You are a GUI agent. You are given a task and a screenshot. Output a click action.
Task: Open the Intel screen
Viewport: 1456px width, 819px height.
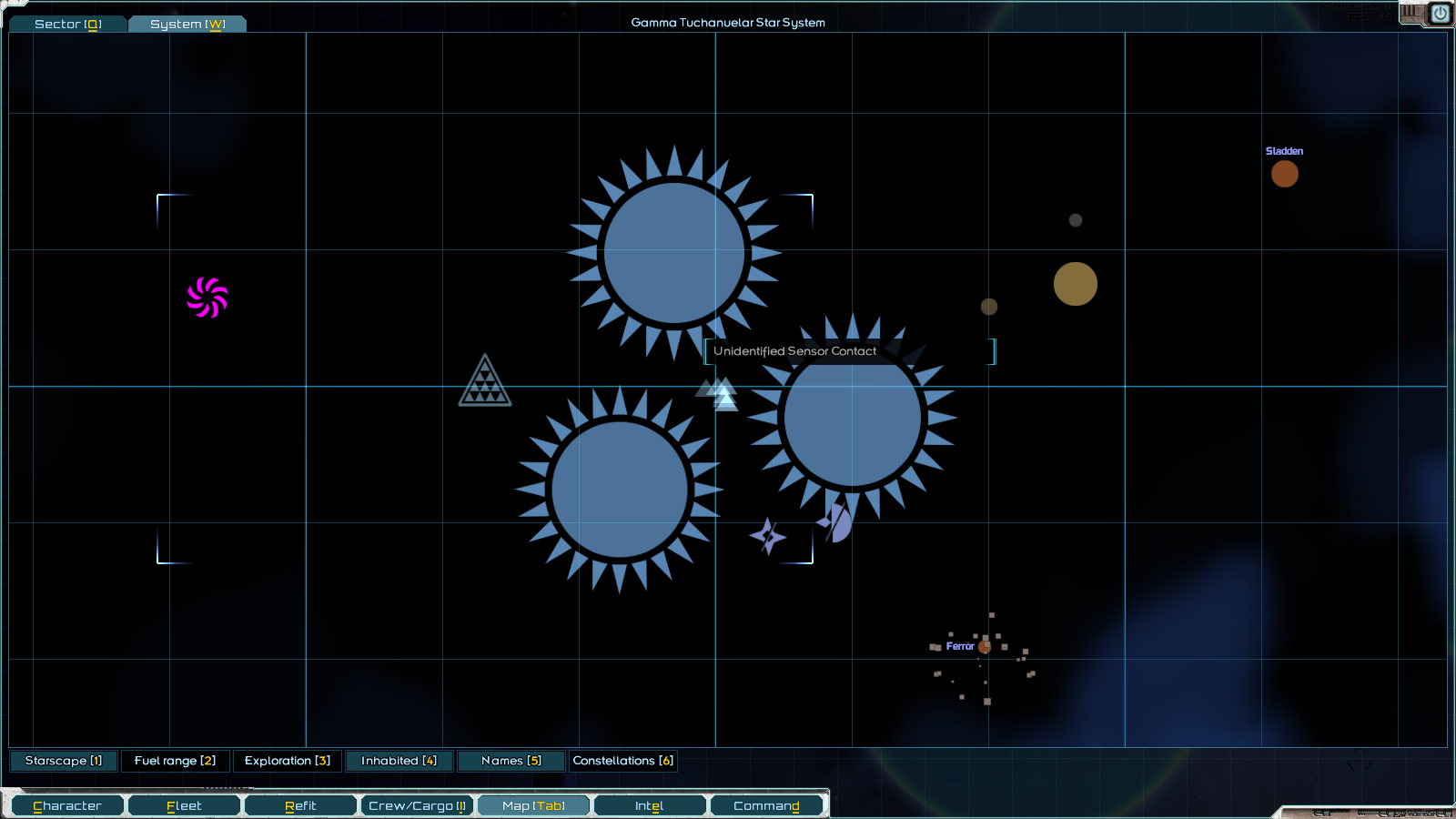[649, 804]
